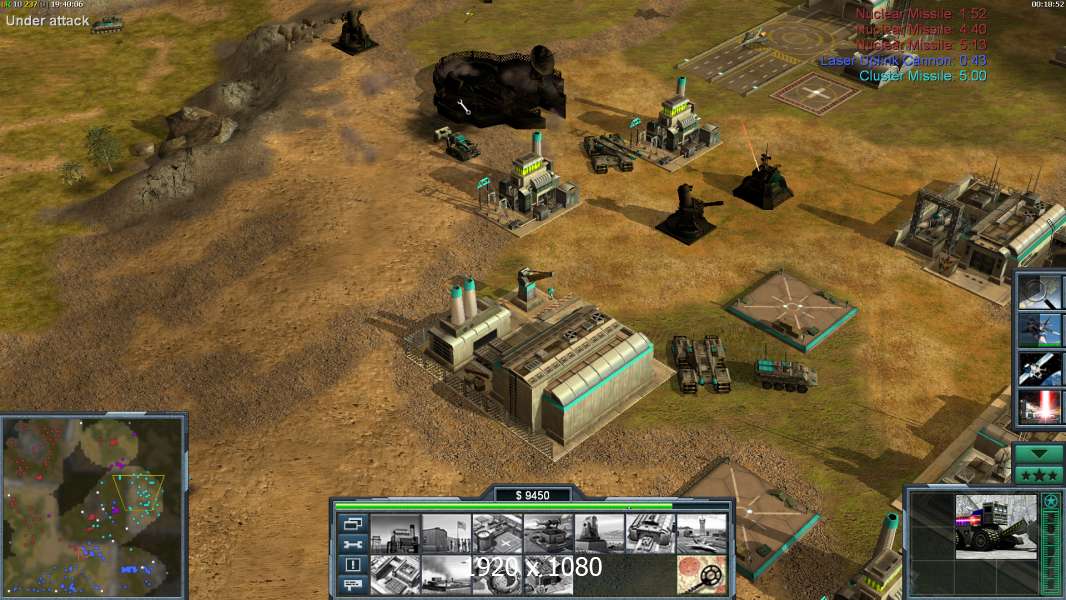Viewport: 1066px width, 600px height.
Task: Choose the helipad supply building icon
Action: pyautogui.click(x=497, y=534)
